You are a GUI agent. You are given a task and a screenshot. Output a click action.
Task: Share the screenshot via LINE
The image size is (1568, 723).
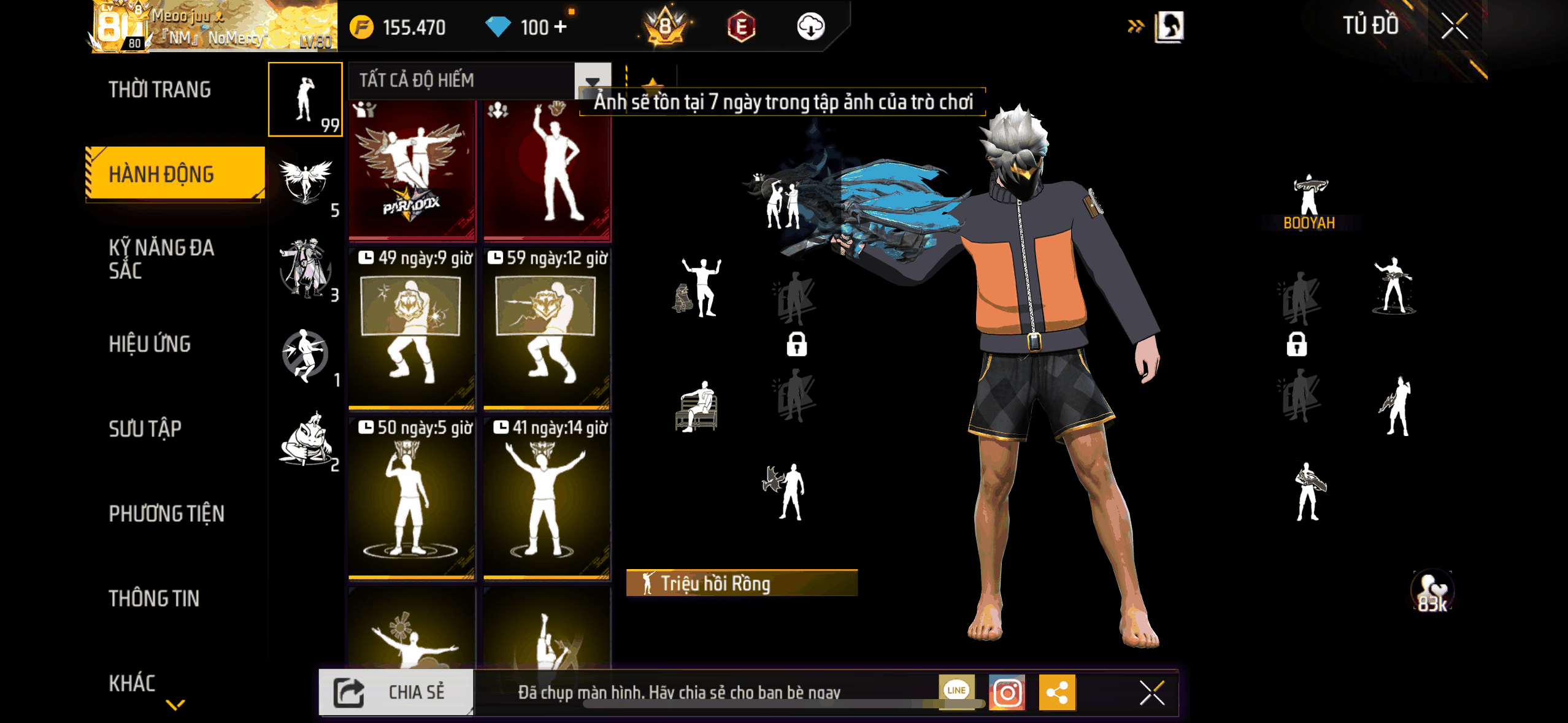pyautogui.click(x=956, y=690)
